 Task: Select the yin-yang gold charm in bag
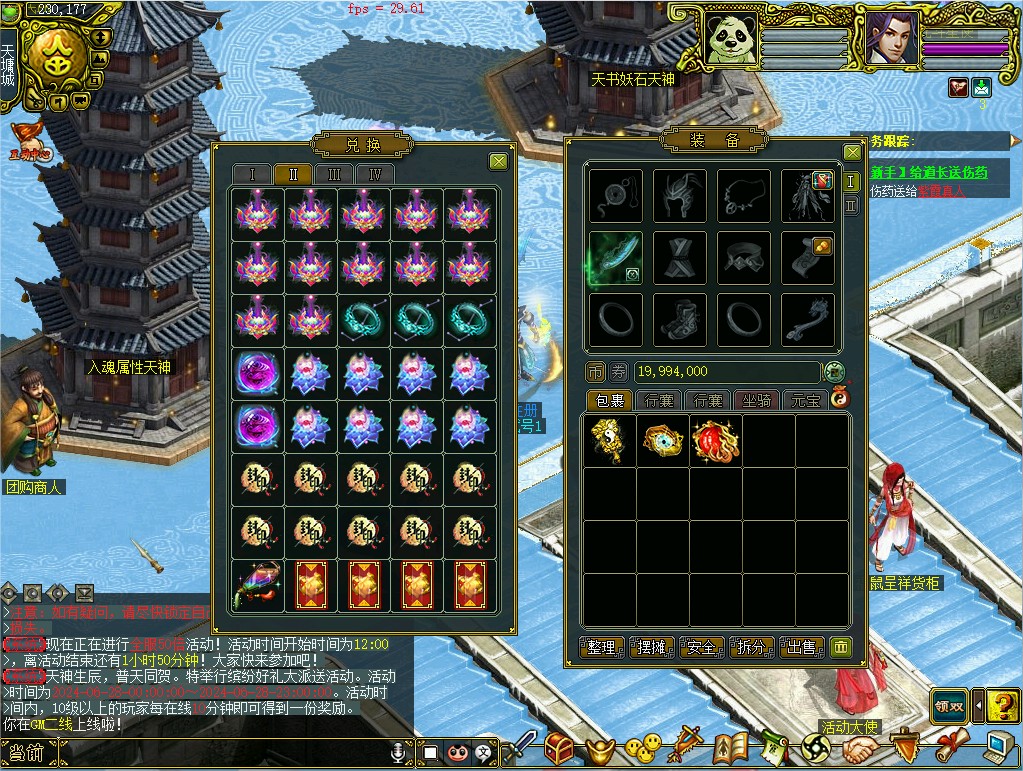610,440
